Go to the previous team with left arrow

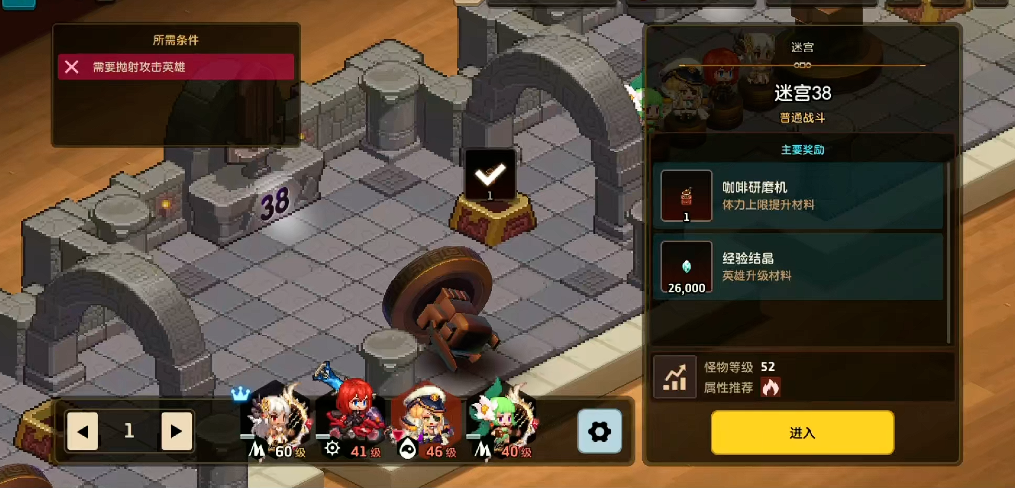point(82,432)
